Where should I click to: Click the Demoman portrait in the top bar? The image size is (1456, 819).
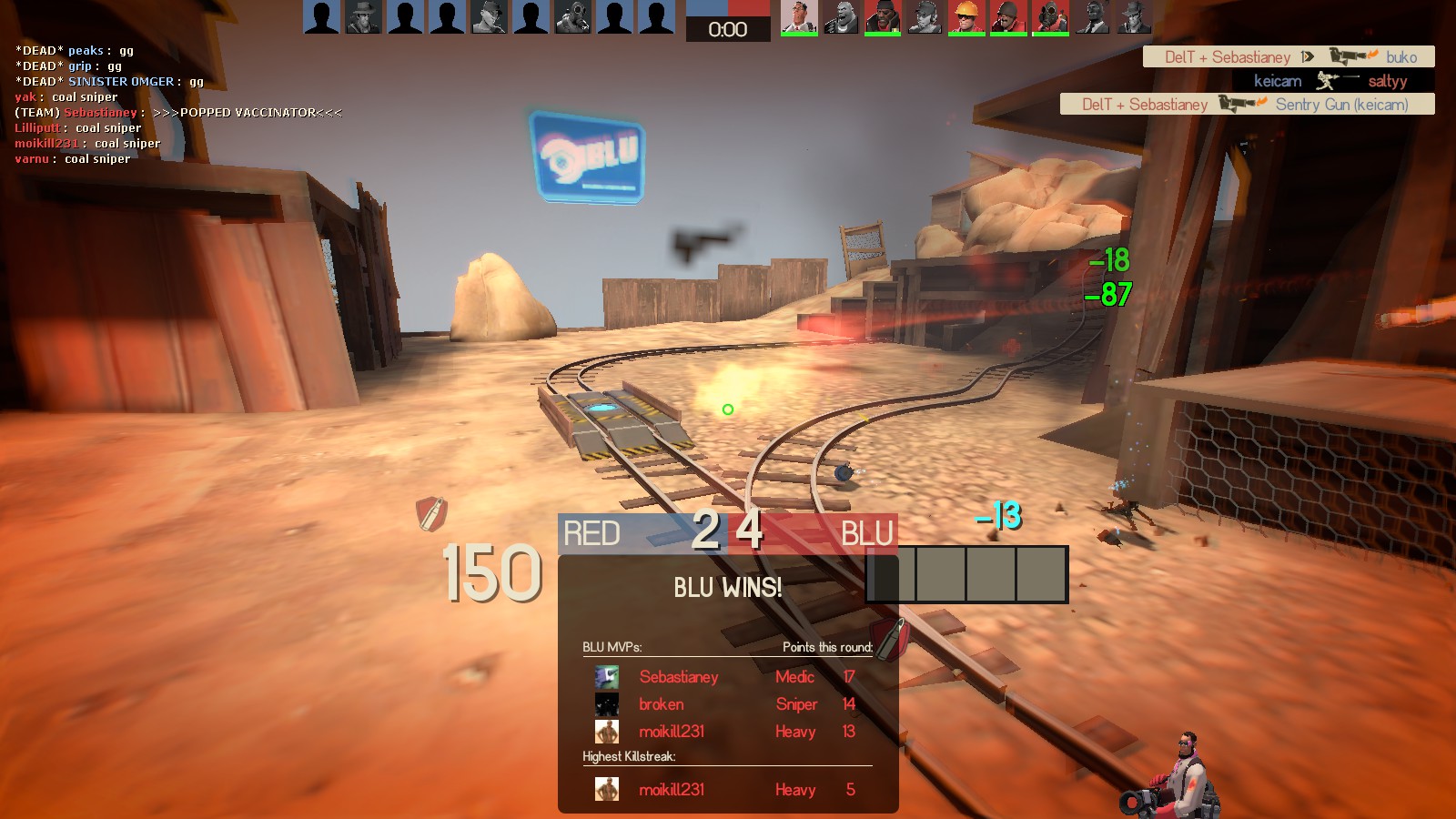tap(882, 17)
